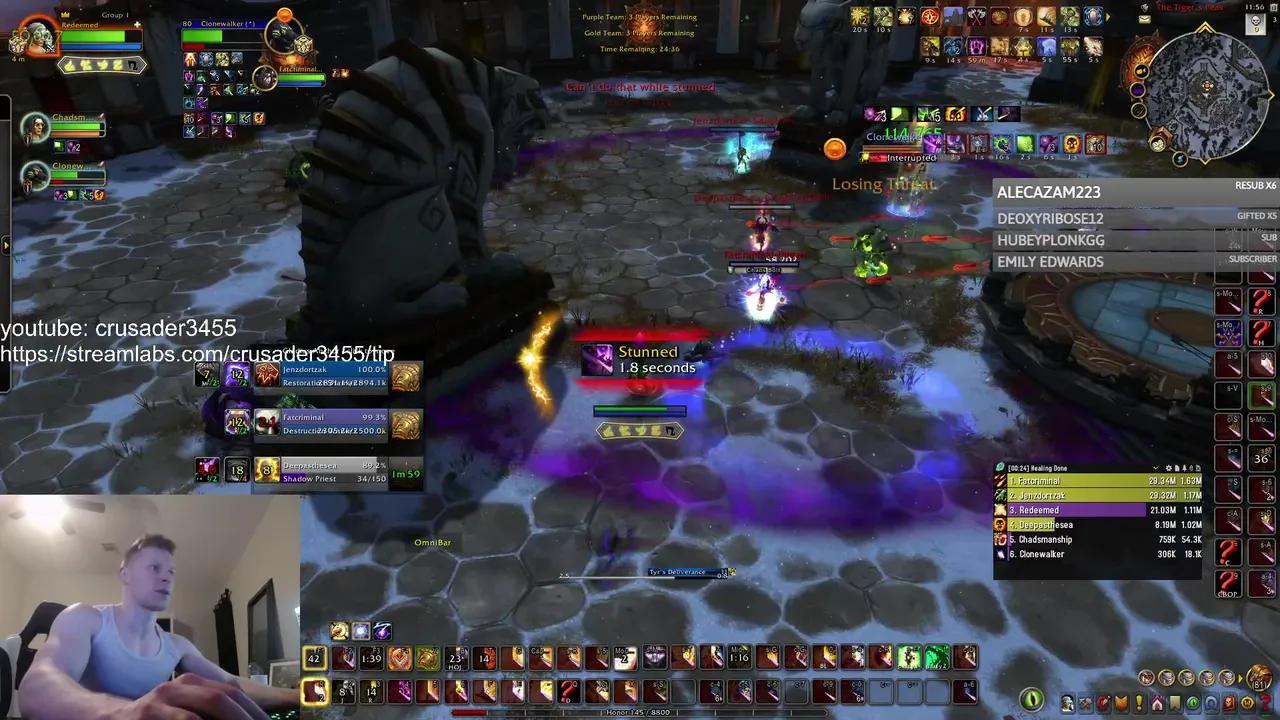The width and height of the screenshot is (1280, 720).
Task: Expand the Healing Done meter dropdown arrow
Action: (1155, 467)
